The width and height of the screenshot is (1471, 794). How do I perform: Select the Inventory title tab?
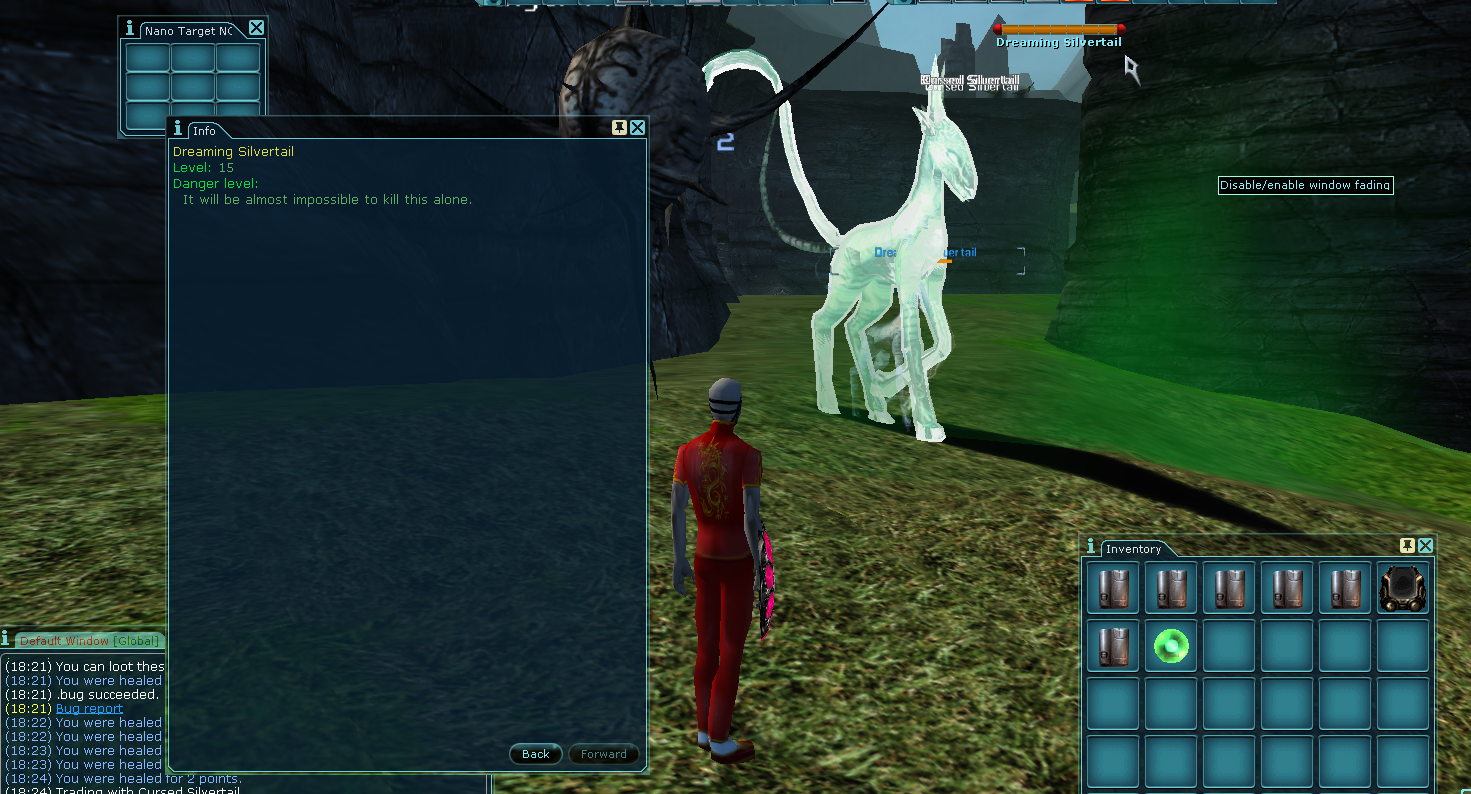pyautogui.click(x=1133, y=549)
